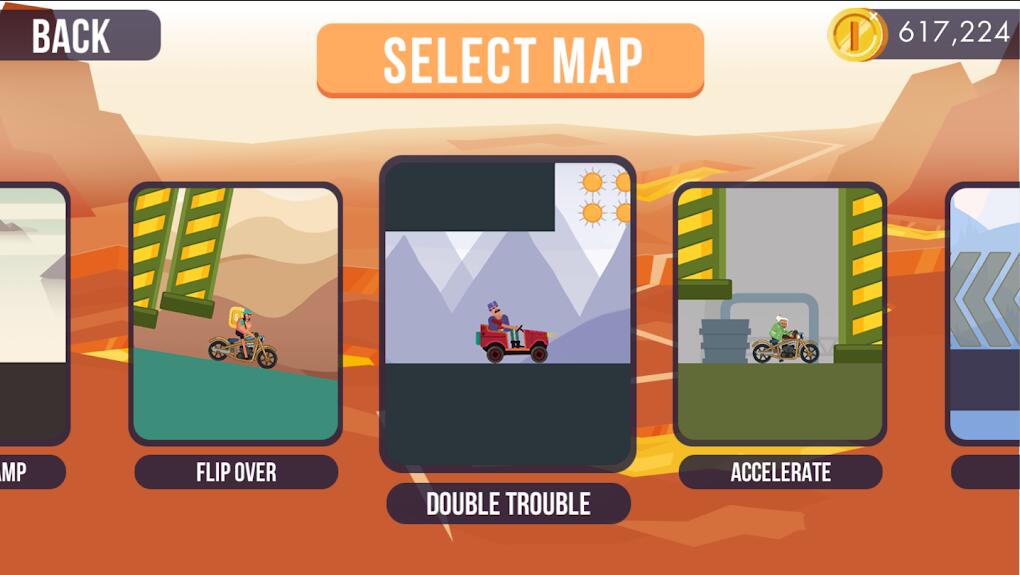
Task: Click the Flip Over name label
Action: click(236, 472)
